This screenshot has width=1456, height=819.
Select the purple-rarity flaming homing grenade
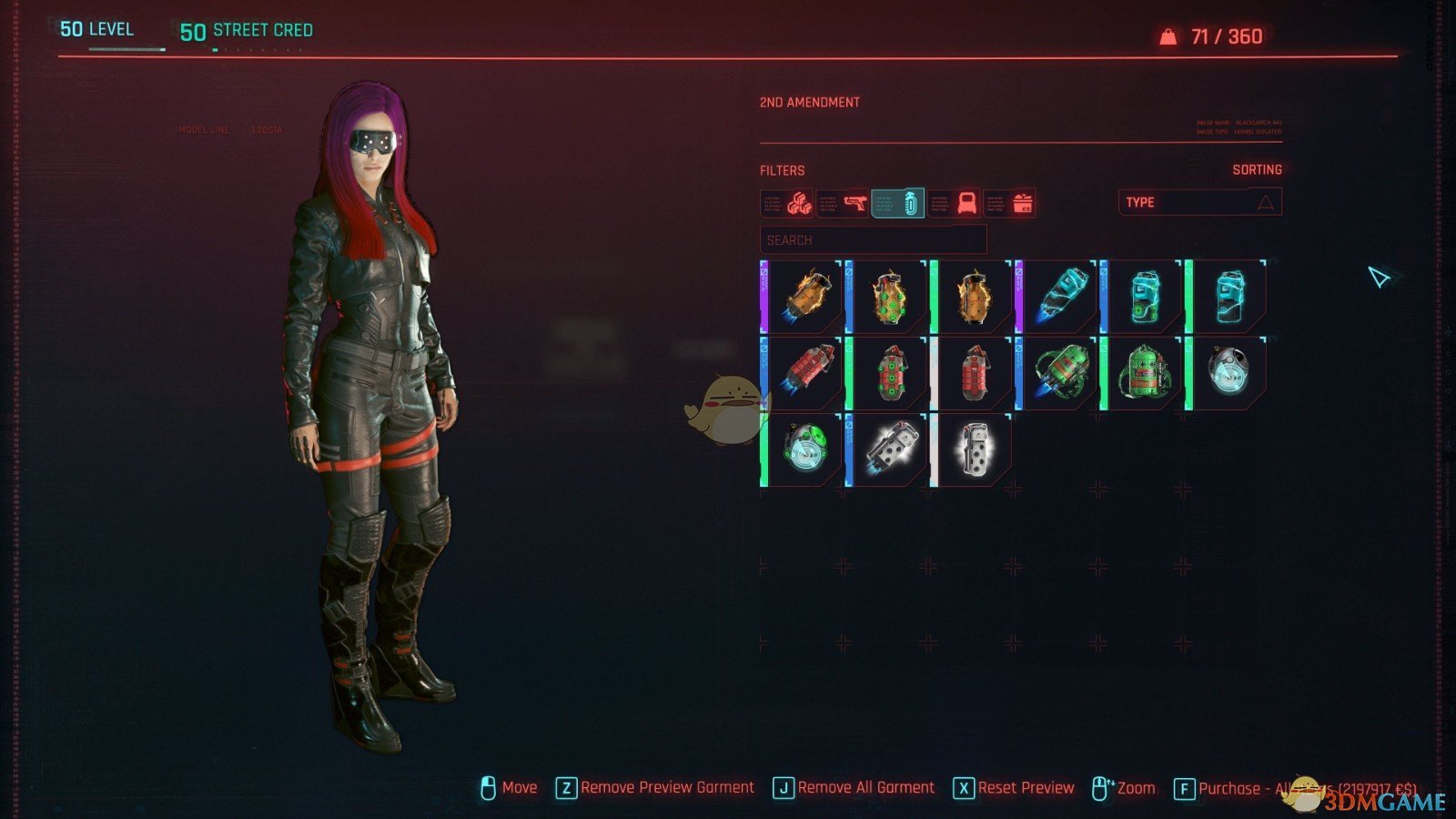pyautogui.click(x=803, y=297)
